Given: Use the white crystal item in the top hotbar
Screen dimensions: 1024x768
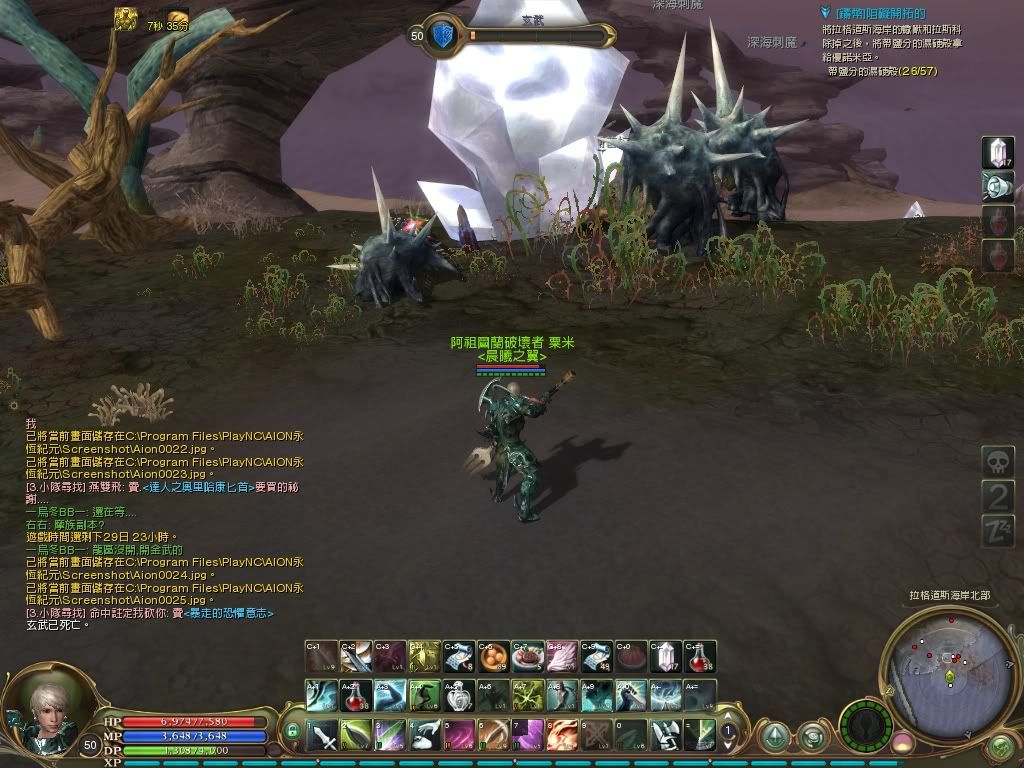Looking at the screenshot, I should pyautogui.click(x=665, y=657).
